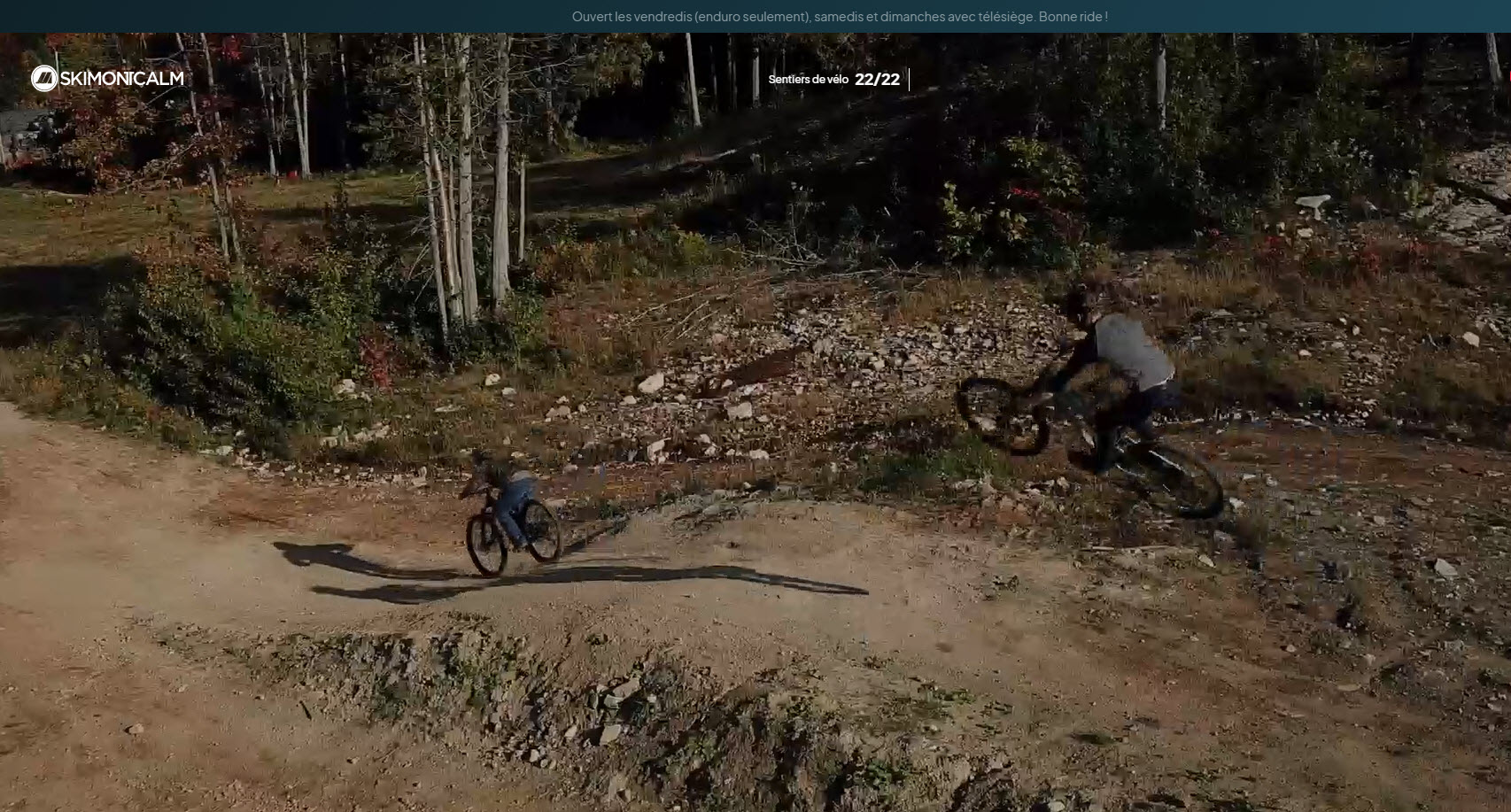1511x812 pixels.
Task: Click the Ski Montcalm logo
Action: pyautogui.click(x=107, y=79)
